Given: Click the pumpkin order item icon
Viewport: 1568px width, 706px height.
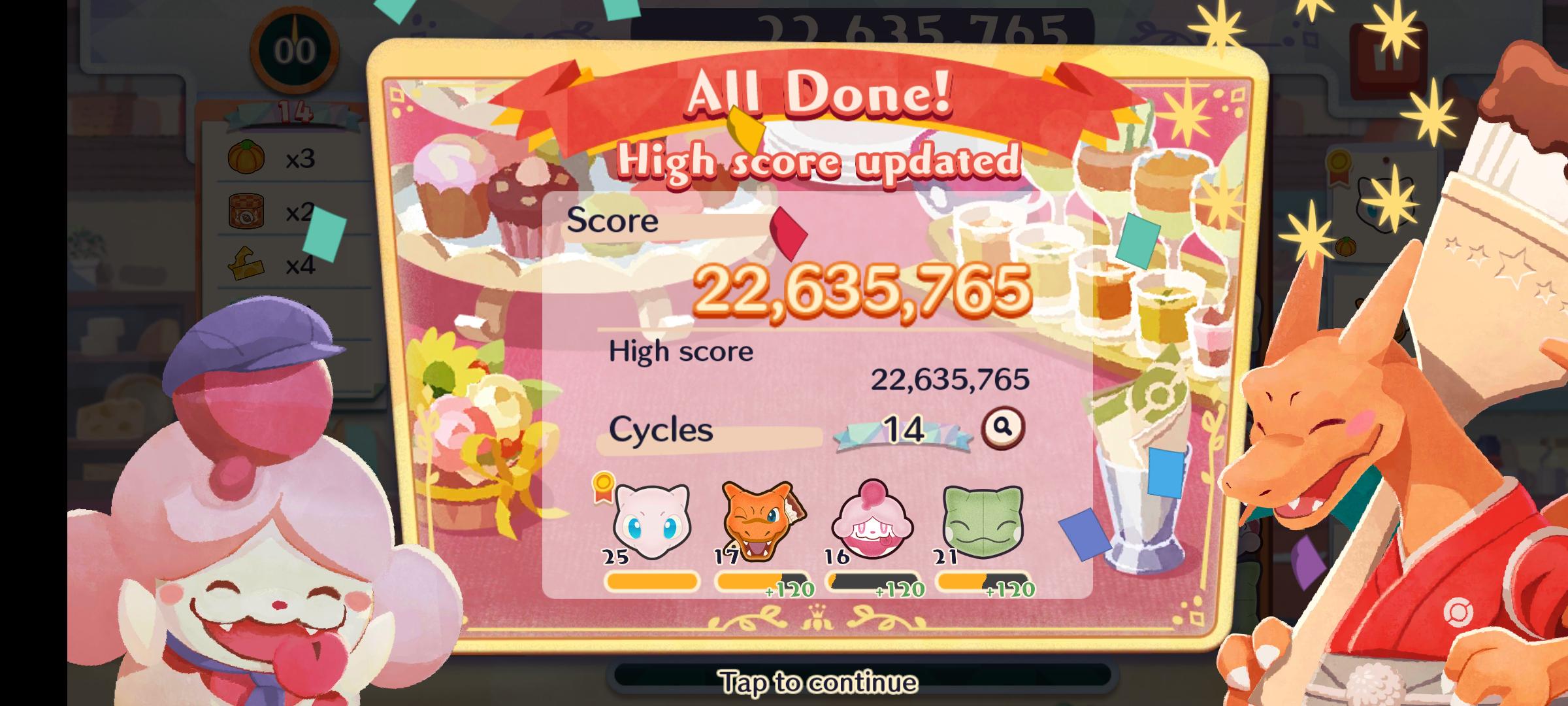Looking at the screenshot, I should pos(247,157).
